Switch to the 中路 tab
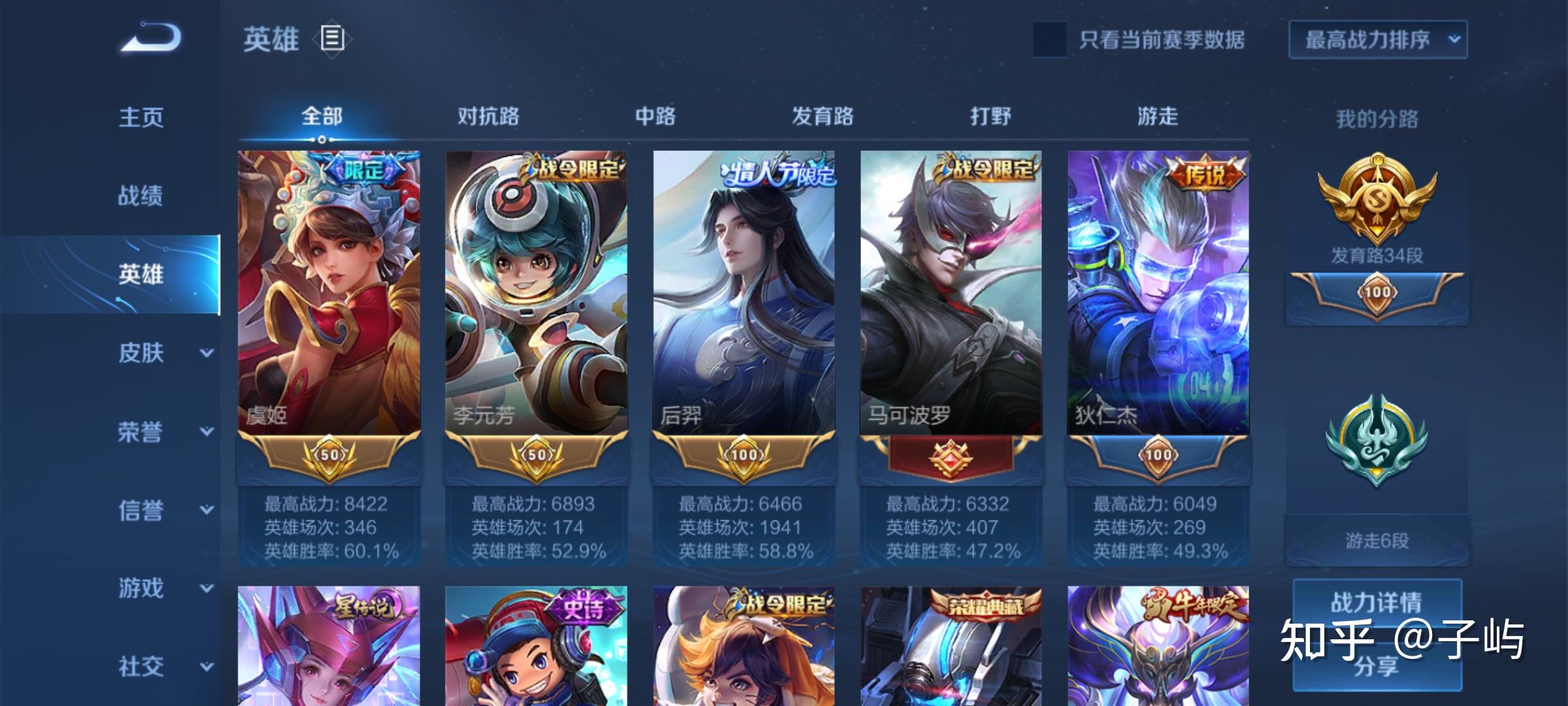The image size is (1568, 706). [655, 116]
